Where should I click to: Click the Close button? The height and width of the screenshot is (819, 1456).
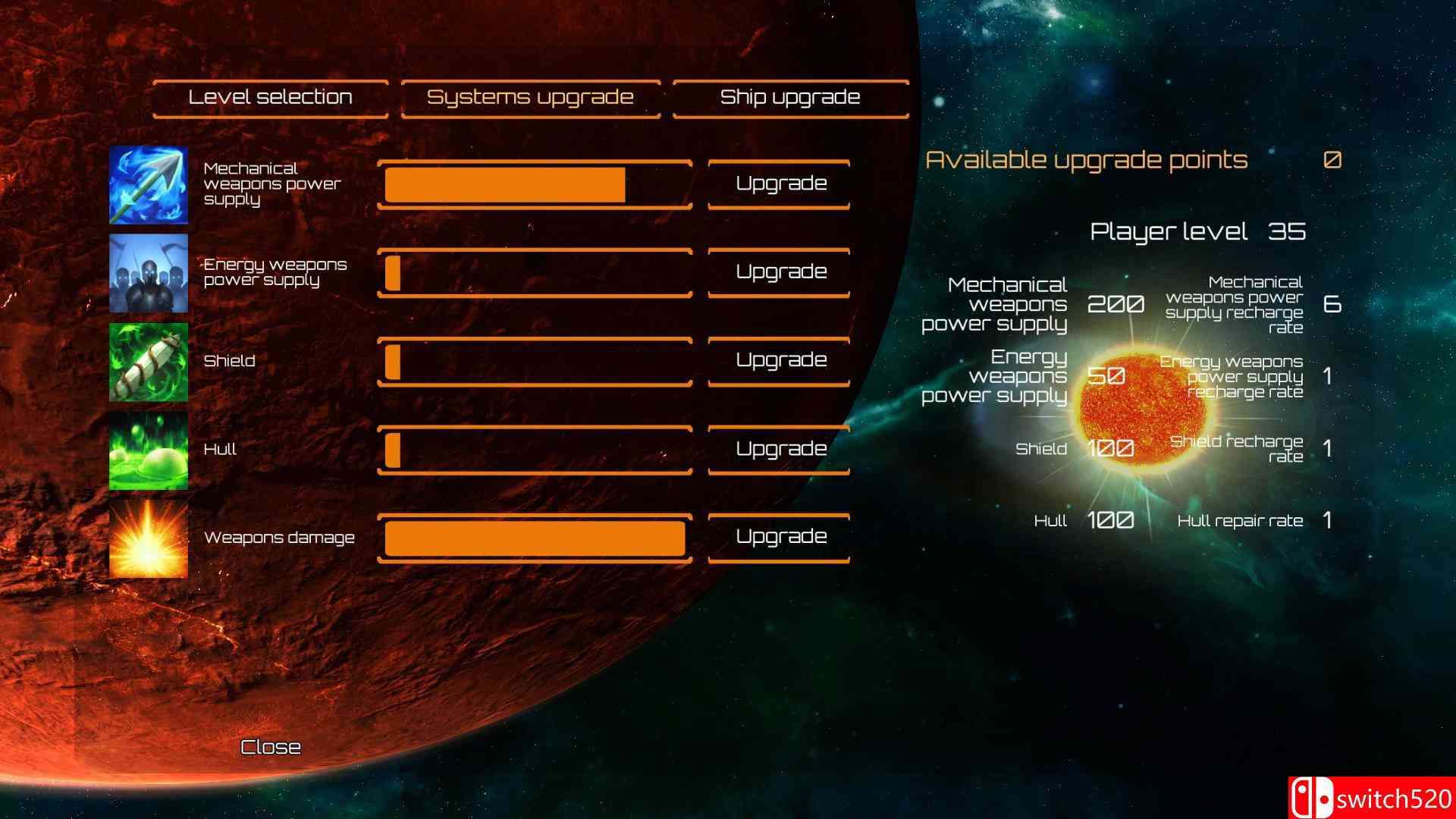pos(270,747)
